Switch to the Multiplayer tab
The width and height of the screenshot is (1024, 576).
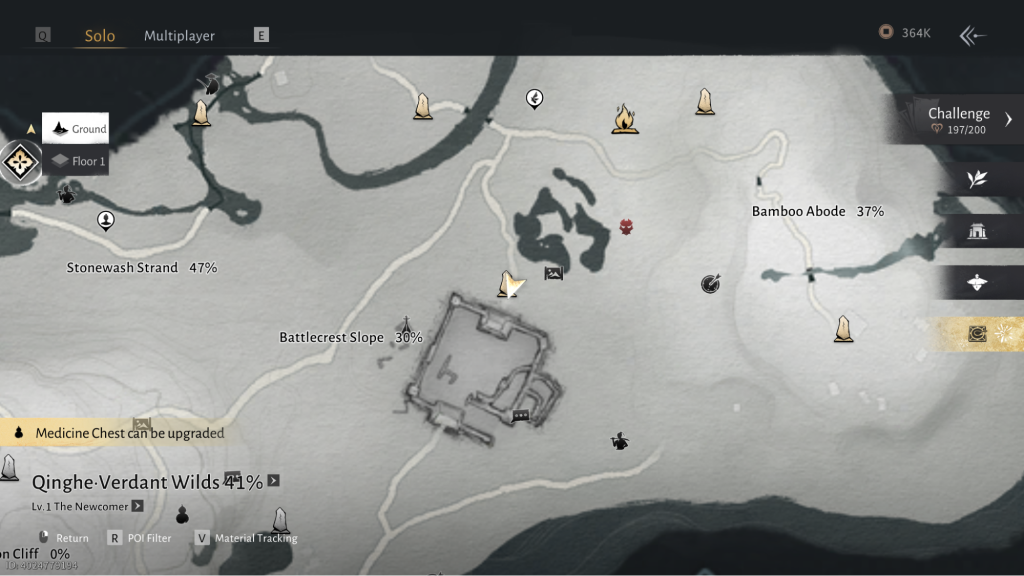pyautogui.click(x=179, y=36)
